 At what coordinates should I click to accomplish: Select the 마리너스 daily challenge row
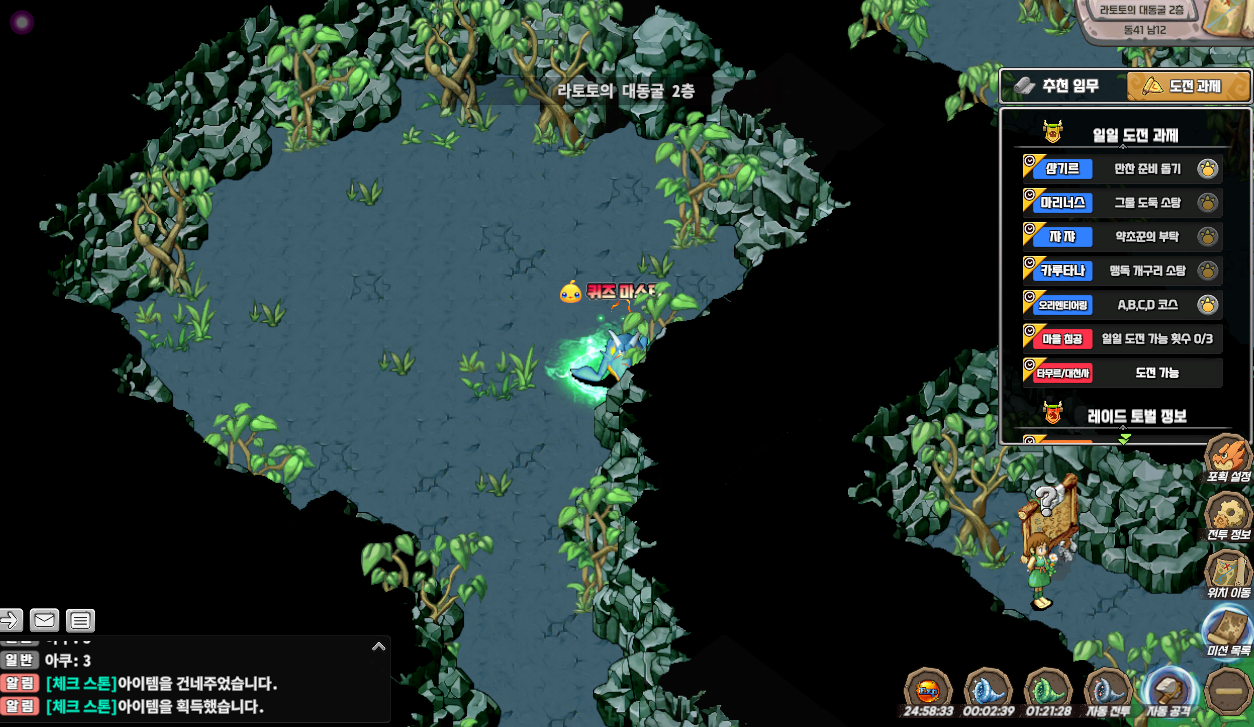(x=1121, y=203)
